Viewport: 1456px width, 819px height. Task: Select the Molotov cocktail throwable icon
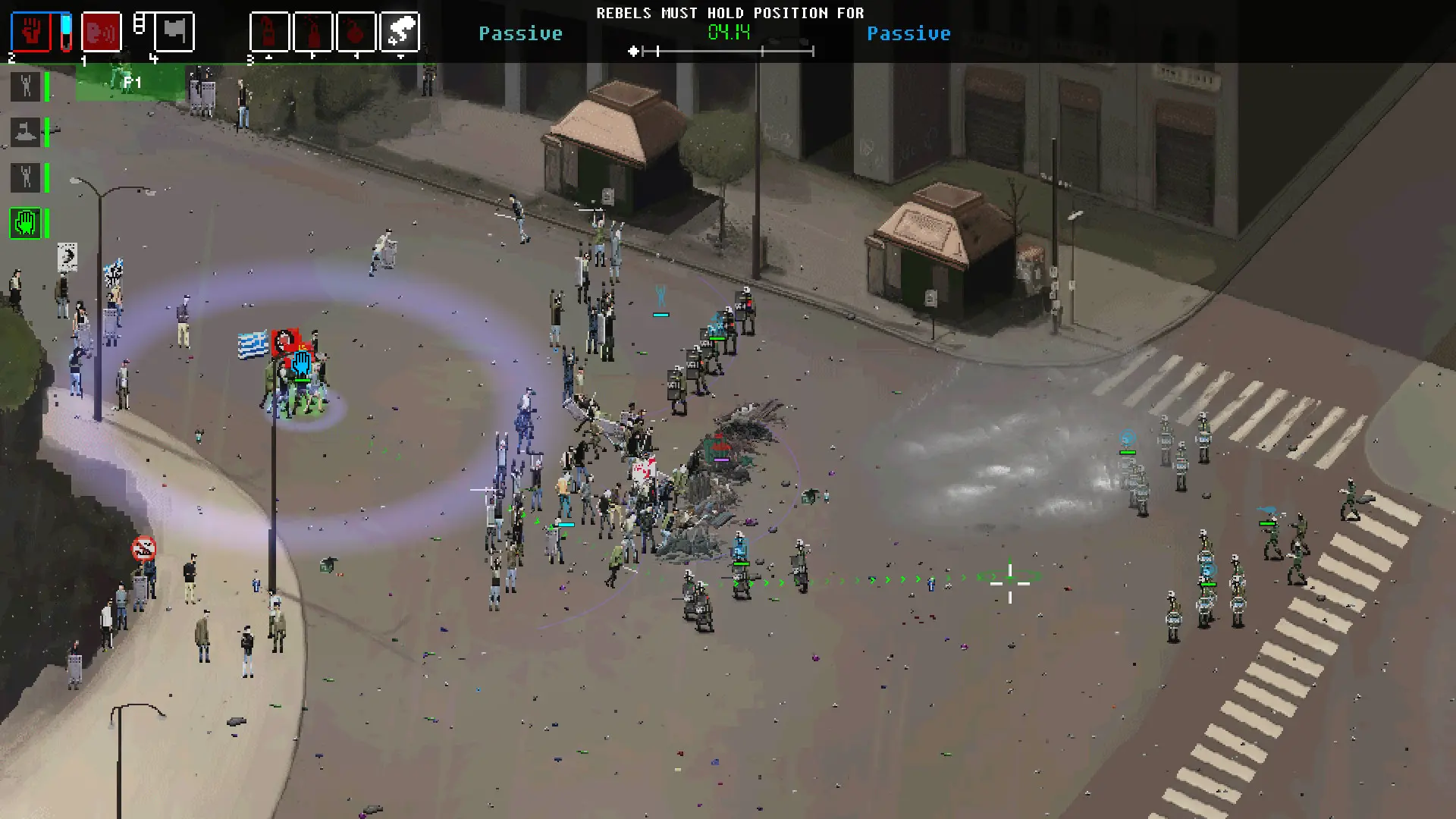click(x=269, y=31)
